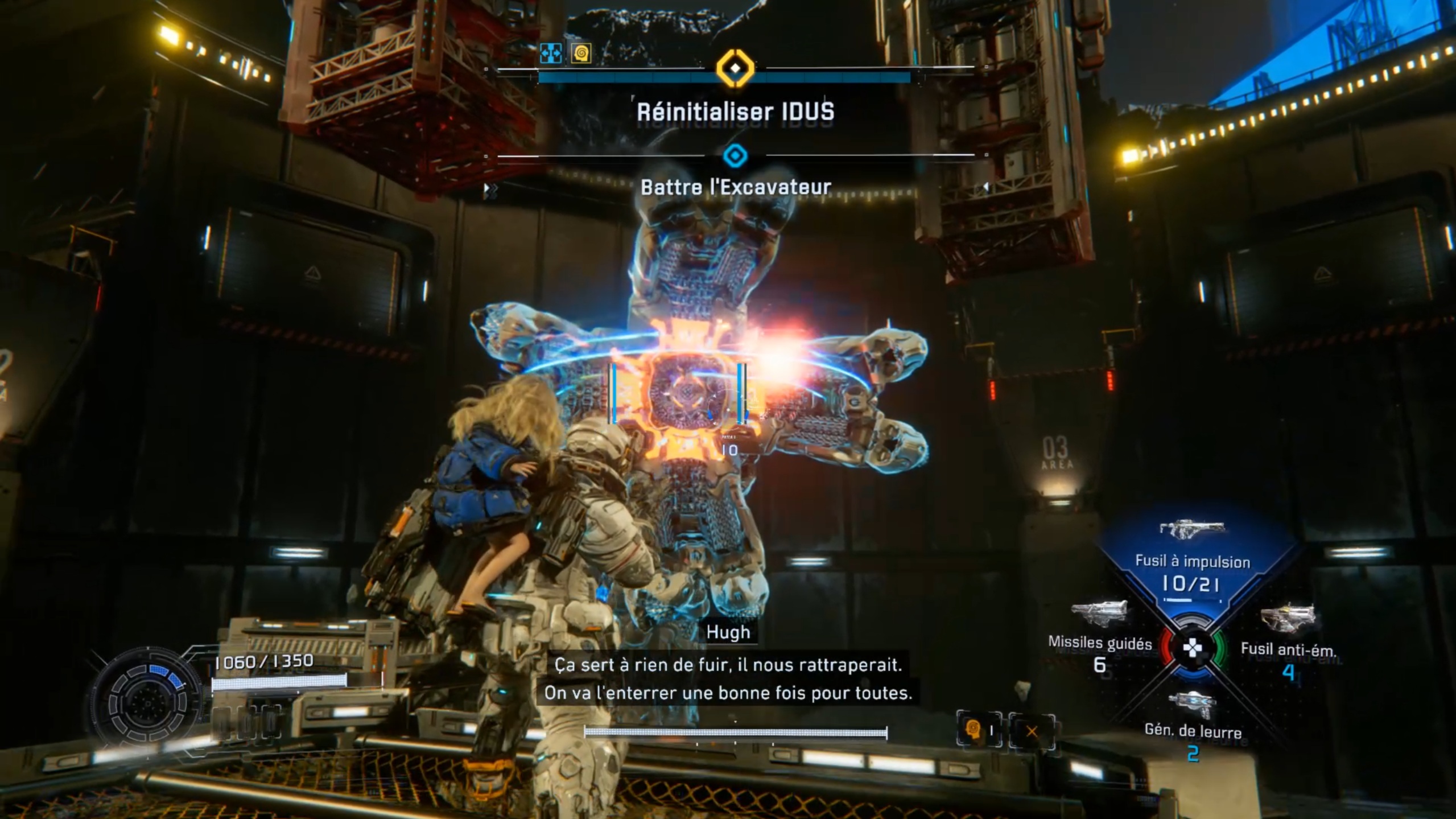Click the yellow spiral head status icon

tap(581, 53)
